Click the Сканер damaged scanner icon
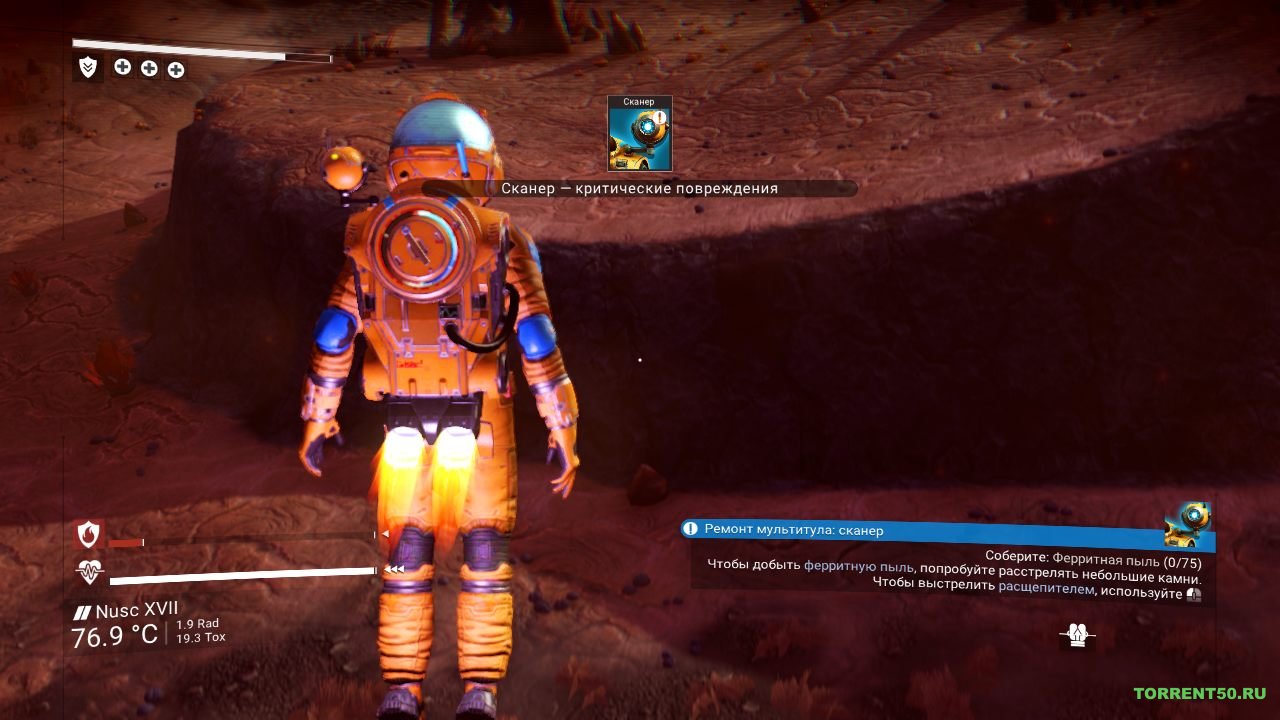The height and width of the screenshot is (720, 1280). click(640, 133)
